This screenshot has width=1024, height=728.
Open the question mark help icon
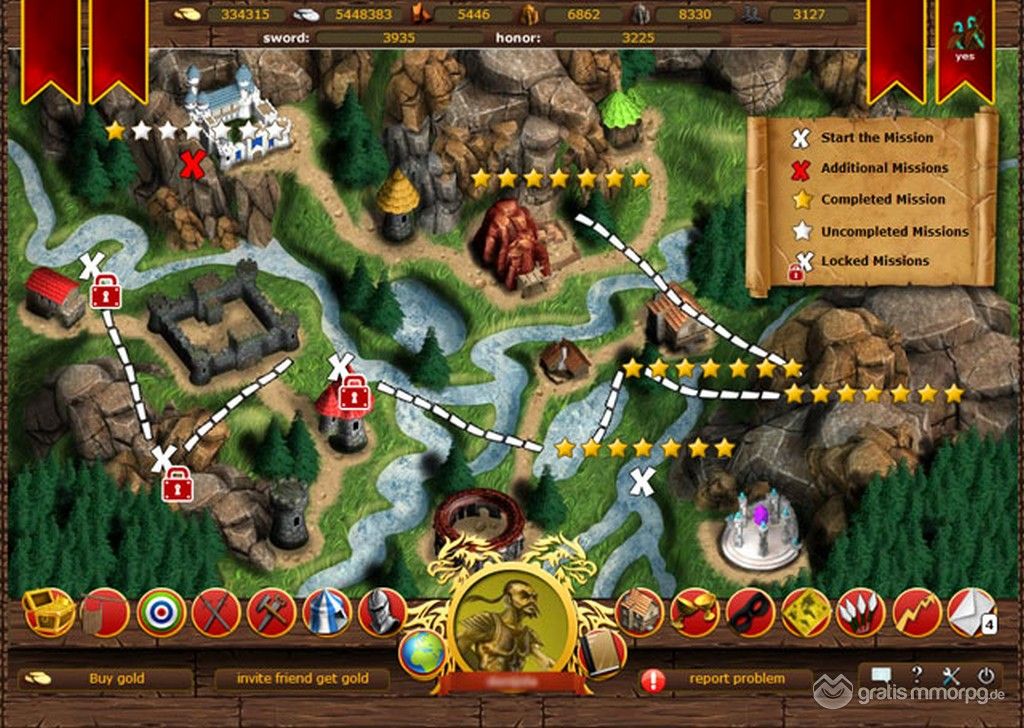tap(916, 676)
